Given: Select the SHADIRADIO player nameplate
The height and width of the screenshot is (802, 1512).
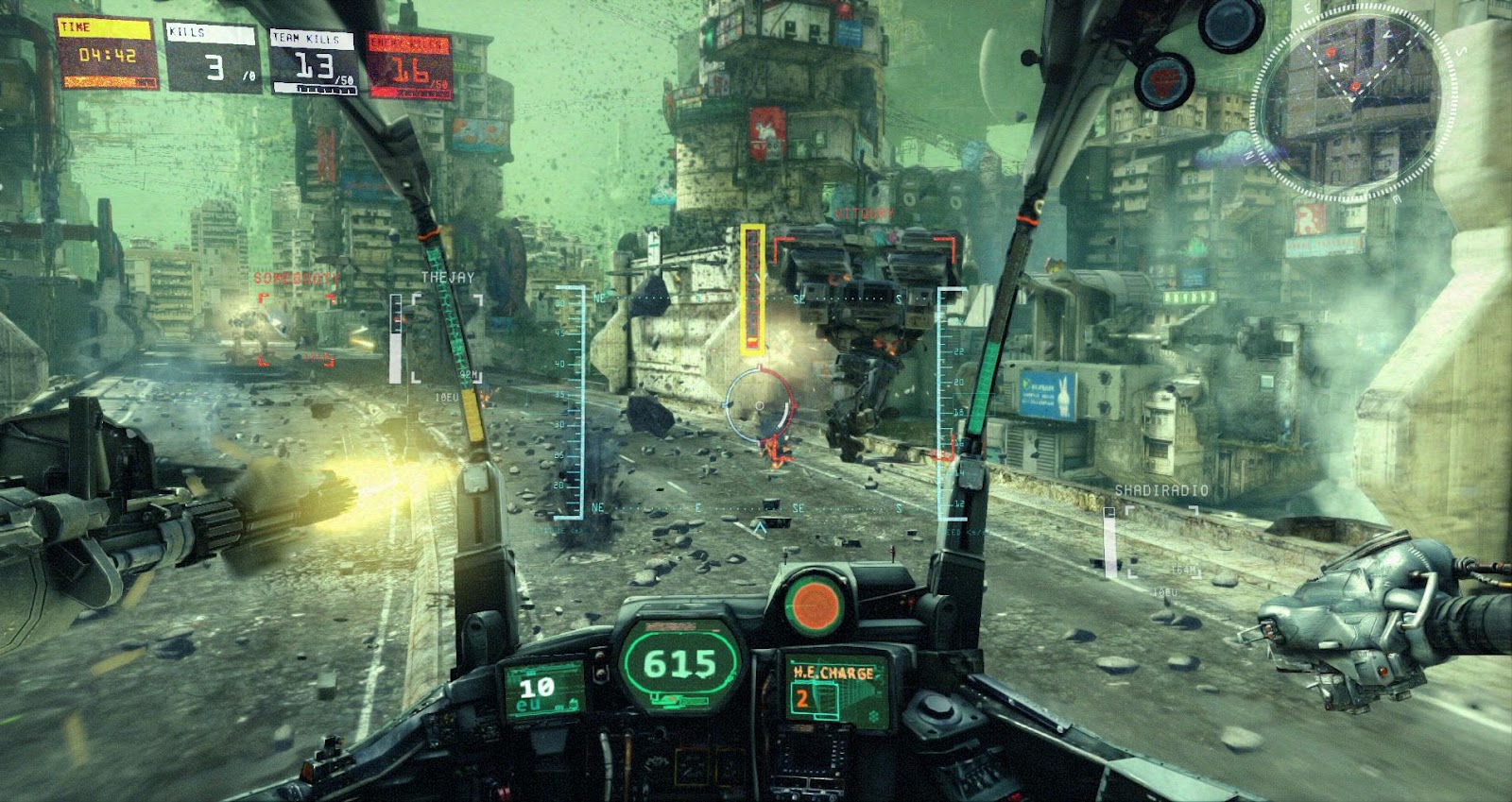Looking at the screenshot, I should (x=1160, y=489).
